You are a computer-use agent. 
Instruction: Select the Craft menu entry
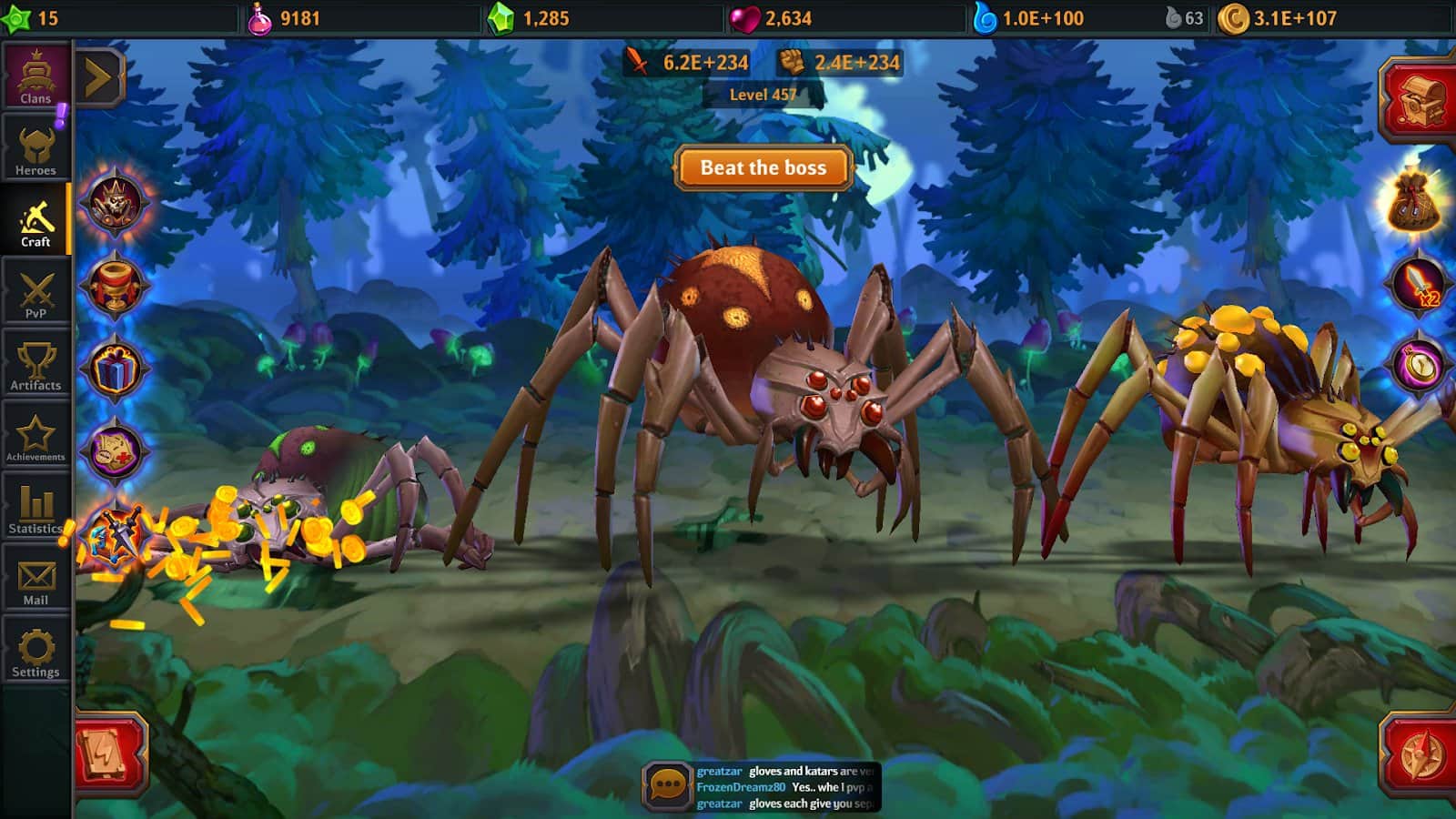35,221
